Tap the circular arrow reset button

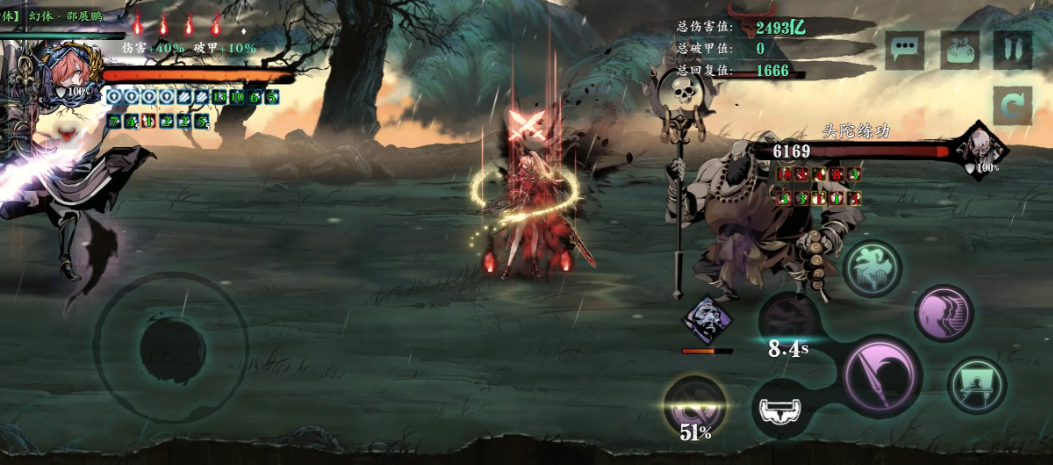tap(1012, 105)
